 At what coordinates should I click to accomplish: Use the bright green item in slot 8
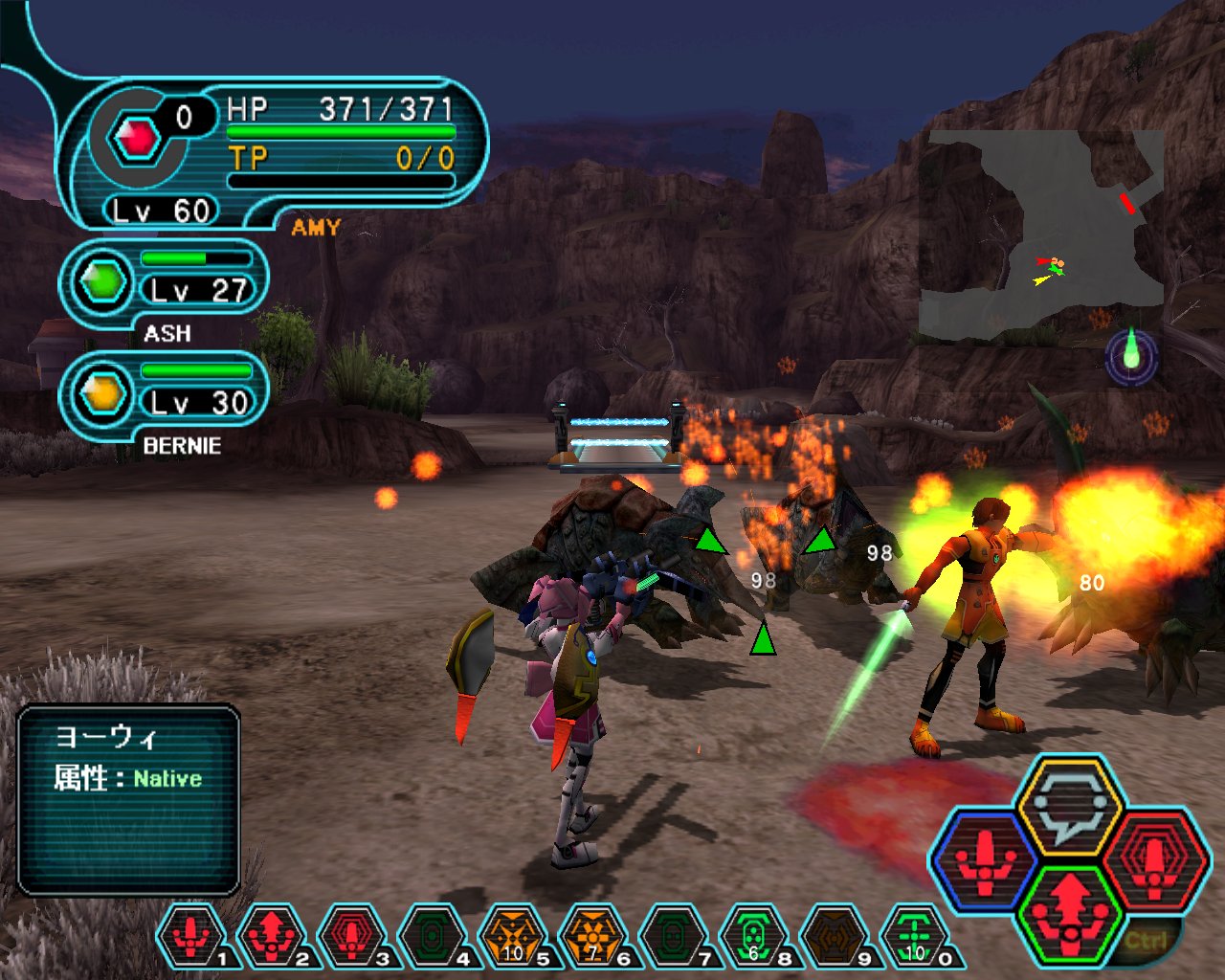coord(754,935)
